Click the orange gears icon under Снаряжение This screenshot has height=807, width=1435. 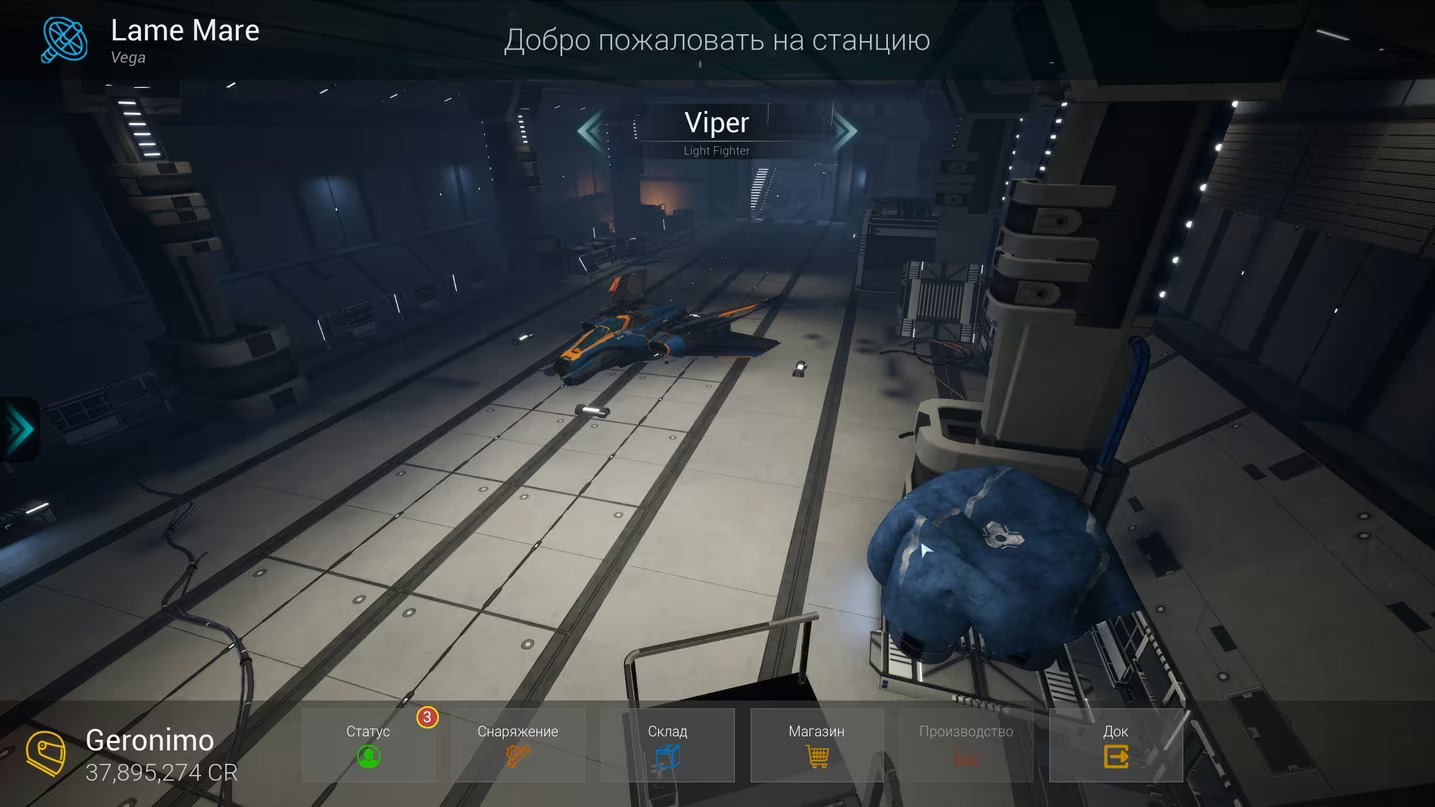[x=518, y=757]
